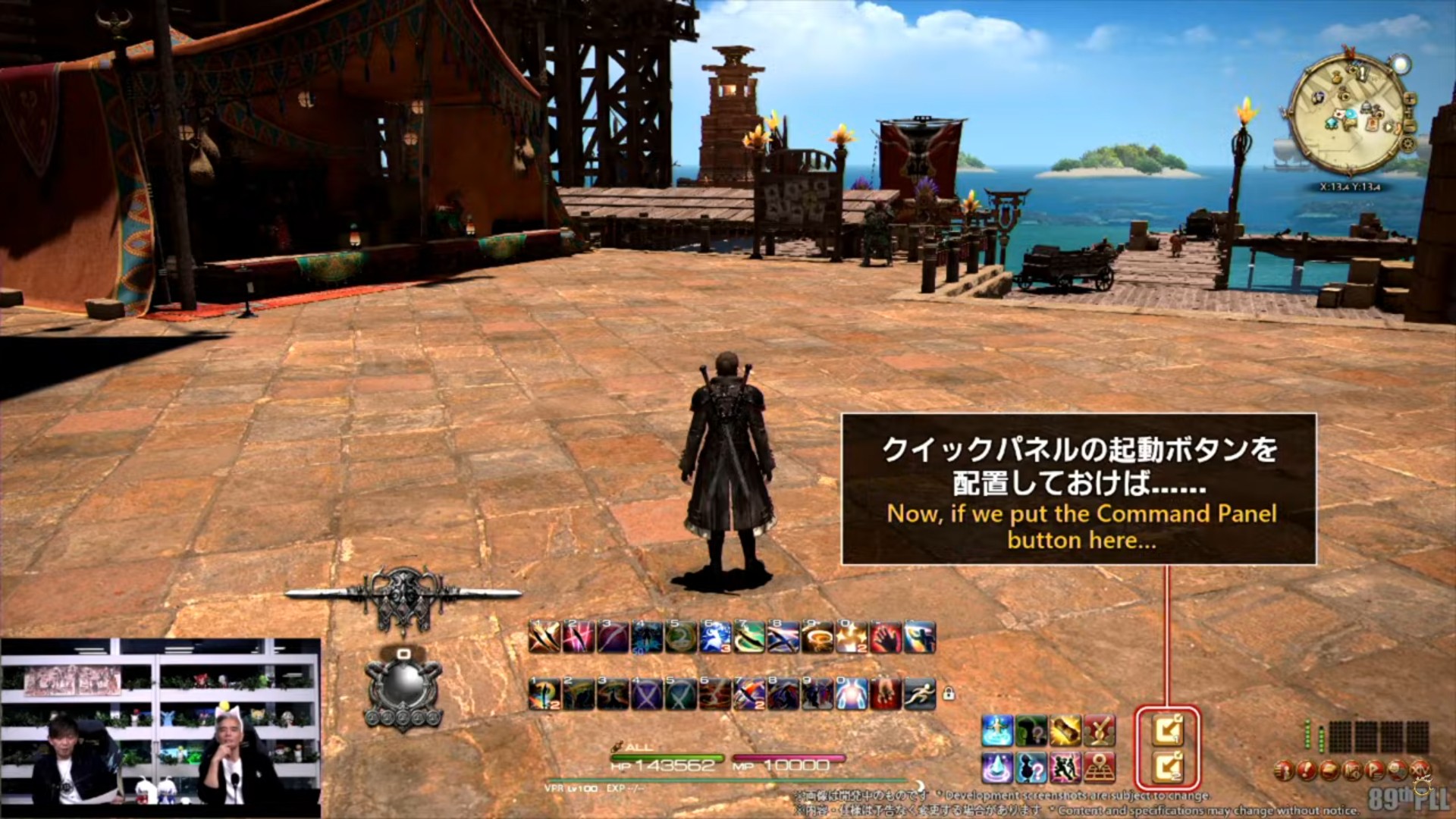Open the minimap settings gear
Screen dimensions: 1456x819
(x=1407, y=144)
